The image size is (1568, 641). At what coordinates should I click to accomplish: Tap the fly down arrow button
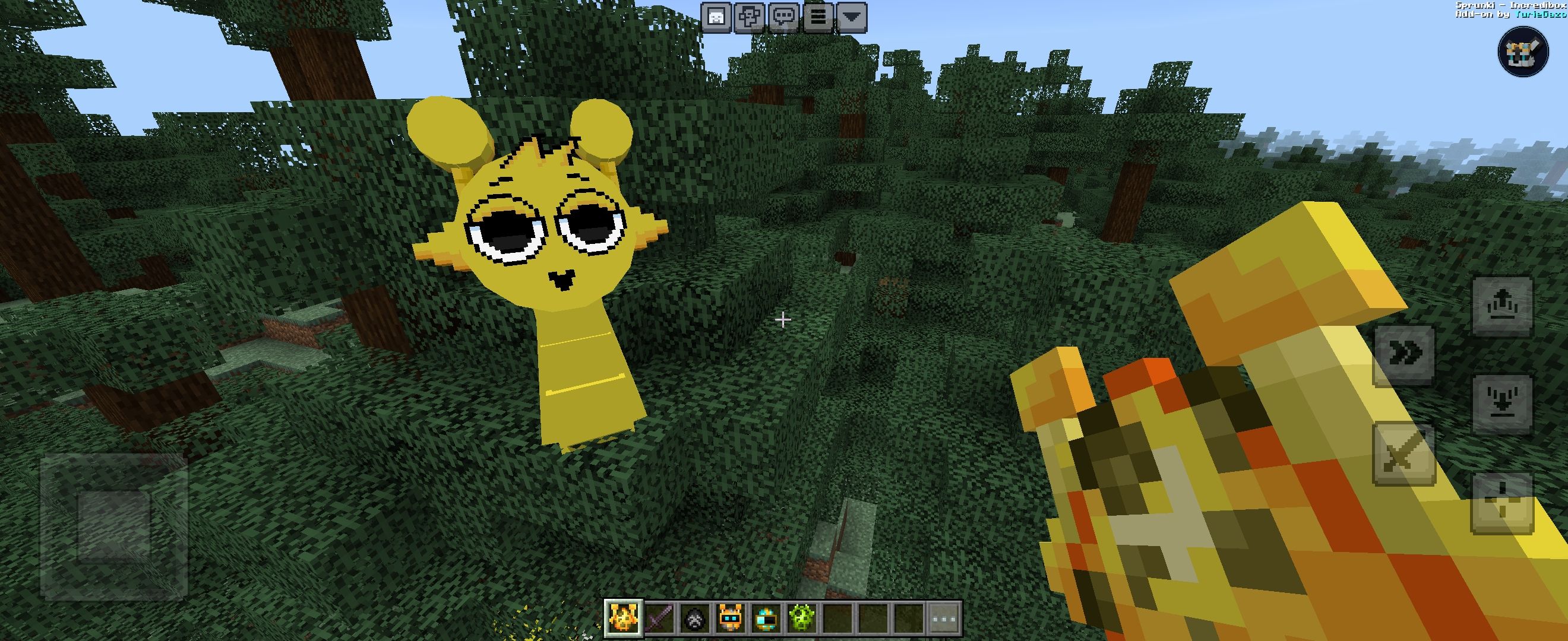(1501, 404)
